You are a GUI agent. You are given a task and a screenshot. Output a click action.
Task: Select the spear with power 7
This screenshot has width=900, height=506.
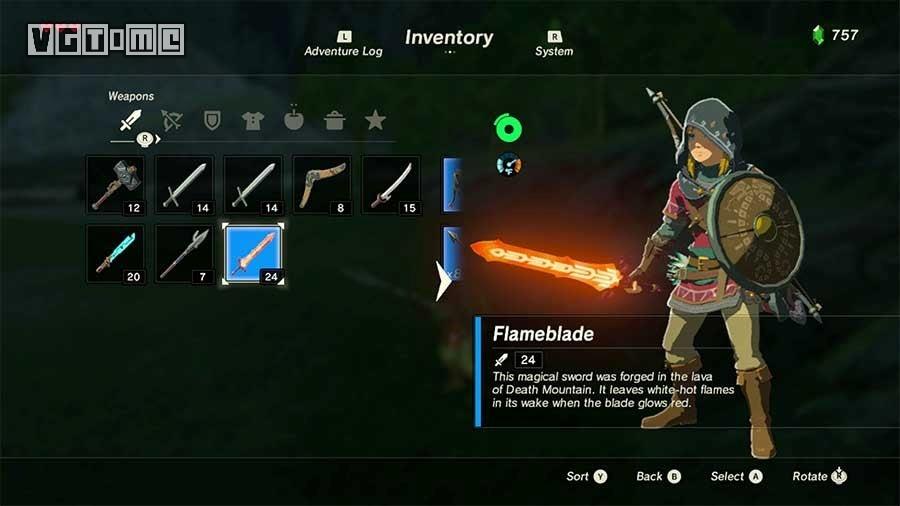(184, 254)
